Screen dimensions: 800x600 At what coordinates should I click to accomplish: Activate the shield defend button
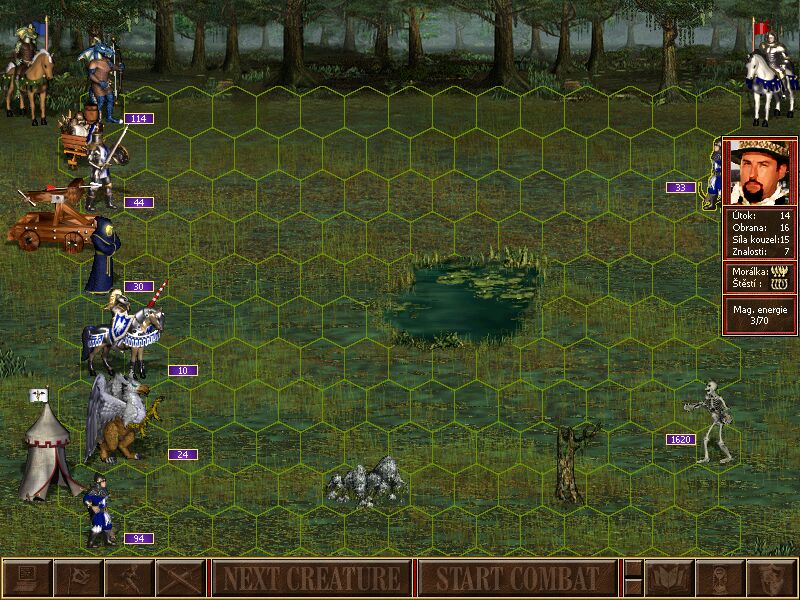pos(772,578)
